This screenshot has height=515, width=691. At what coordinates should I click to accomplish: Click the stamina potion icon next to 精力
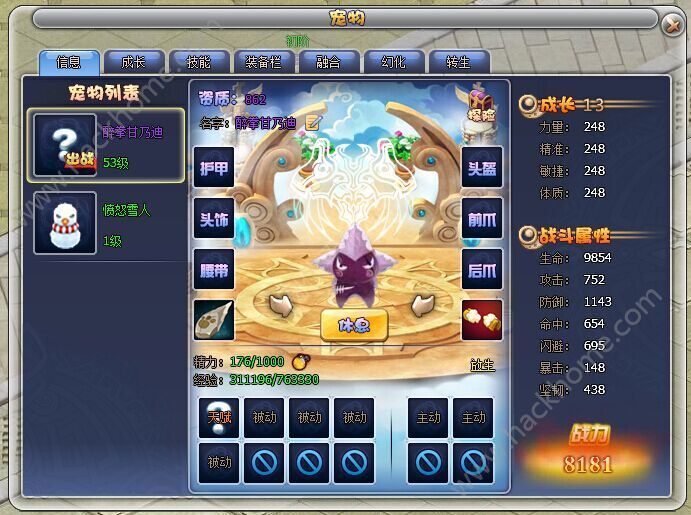[298, 362]
